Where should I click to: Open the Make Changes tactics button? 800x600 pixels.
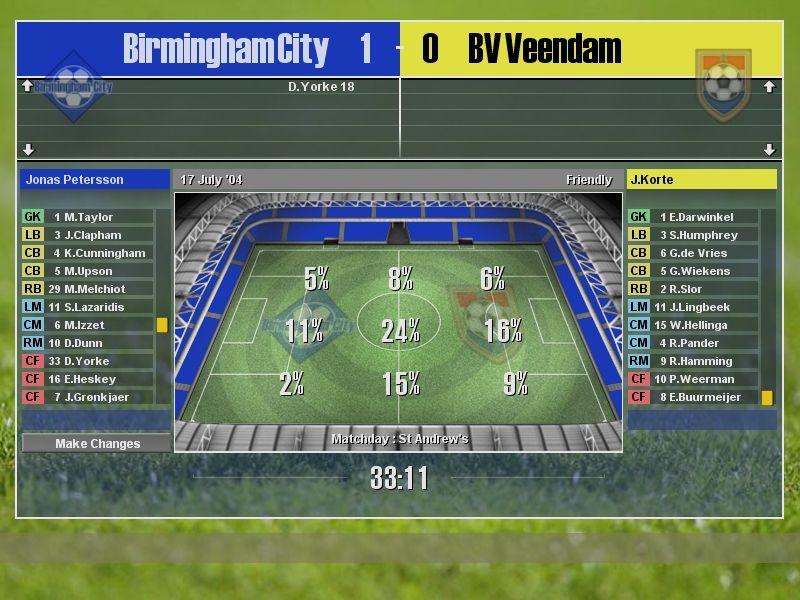point(97,443)
